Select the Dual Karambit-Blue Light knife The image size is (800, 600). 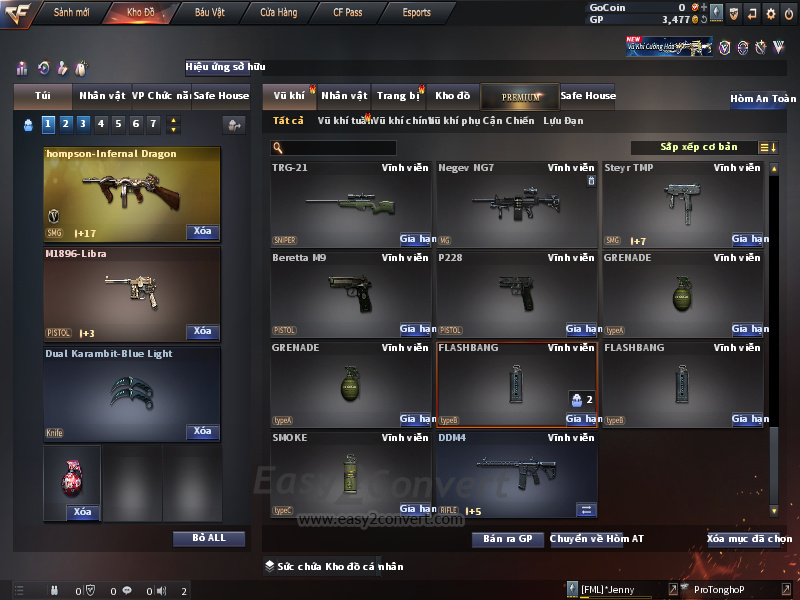[132, 393]
